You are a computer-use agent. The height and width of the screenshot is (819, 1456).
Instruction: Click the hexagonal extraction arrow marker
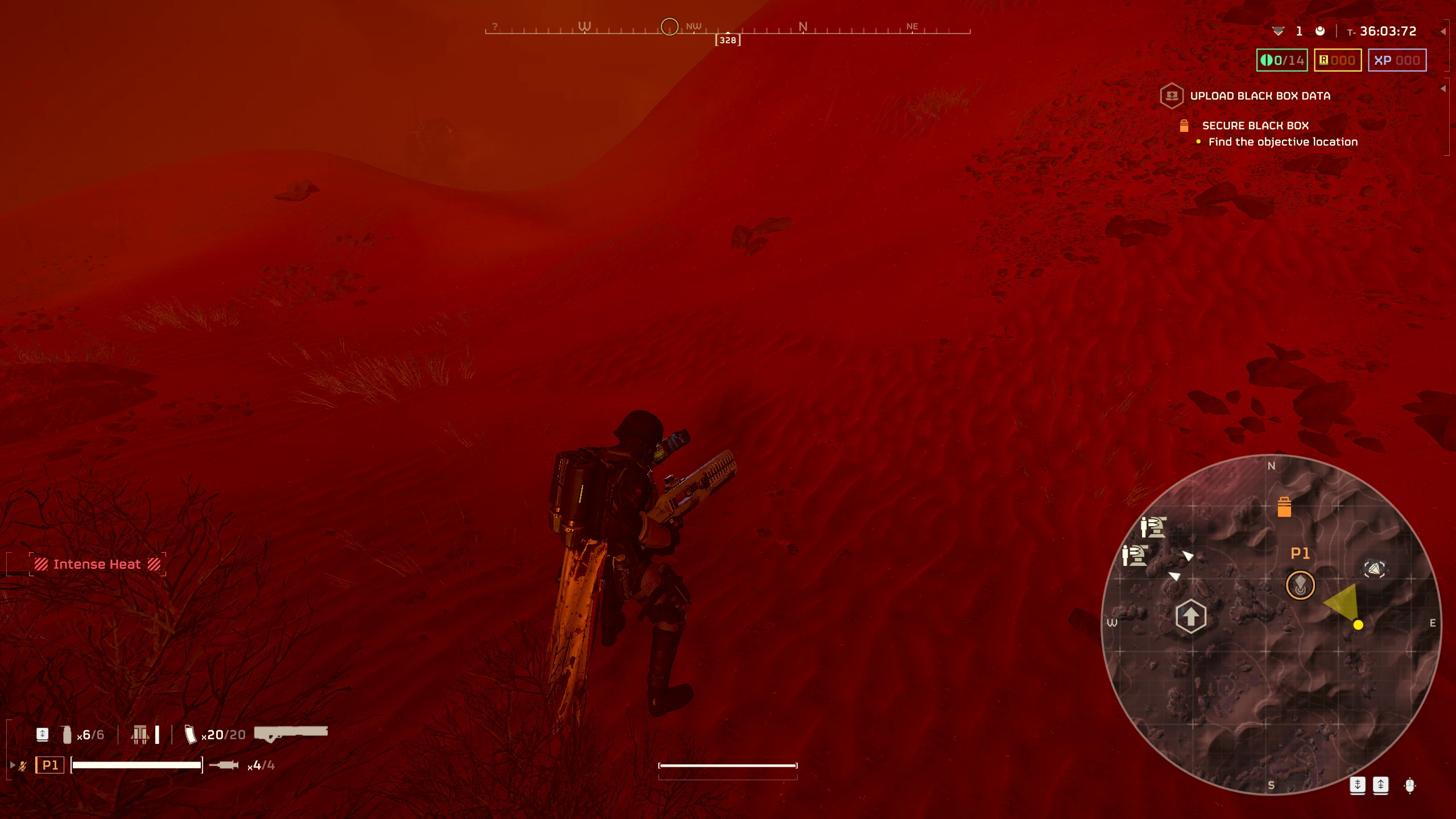tap(1190, 616)
